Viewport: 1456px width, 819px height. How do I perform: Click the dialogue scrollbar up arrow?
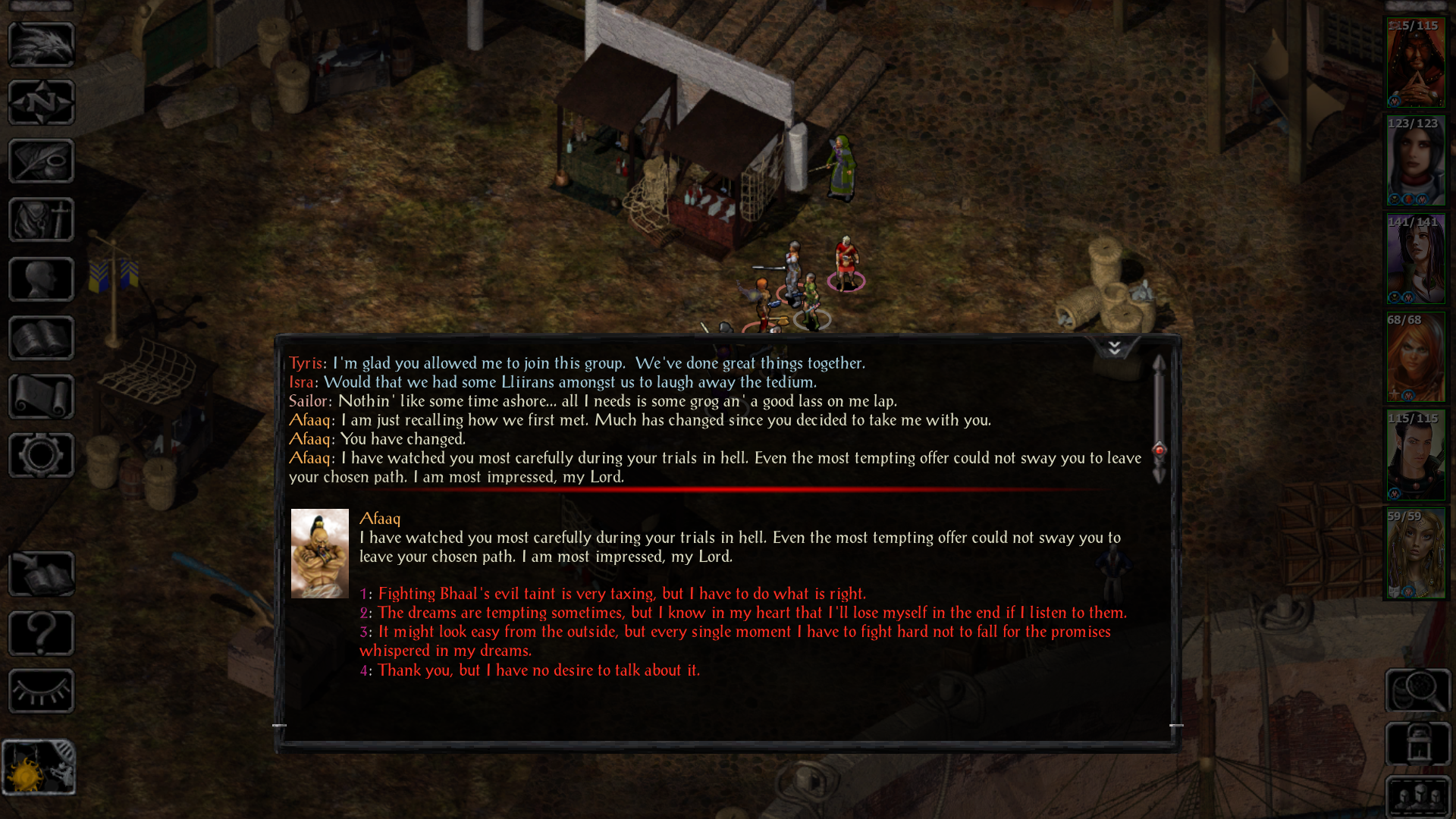[x=1158, y=362]
